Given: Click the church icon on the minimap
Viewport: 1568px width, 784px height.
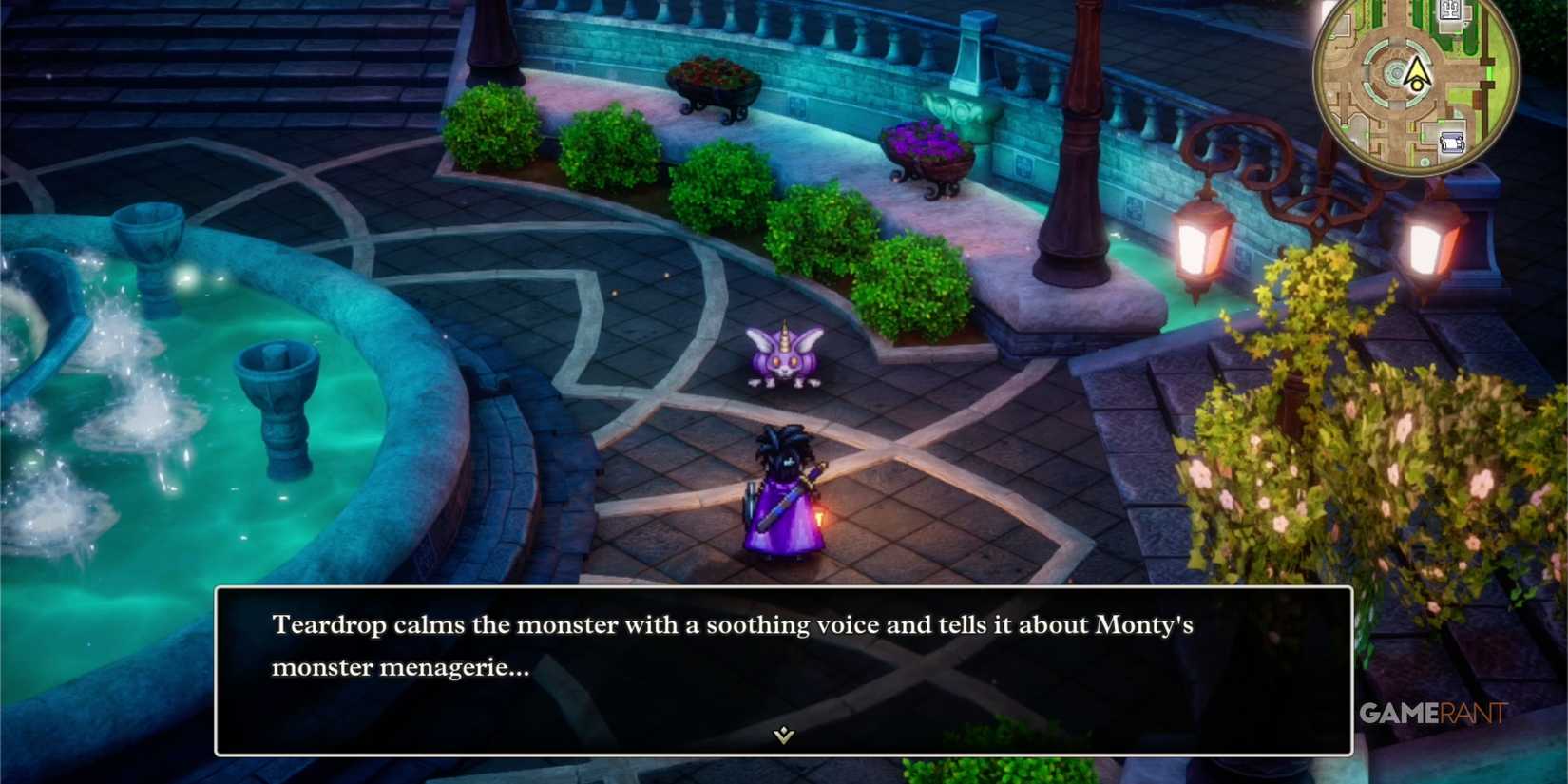Looking at the screenshot, I should (1450, 10).
